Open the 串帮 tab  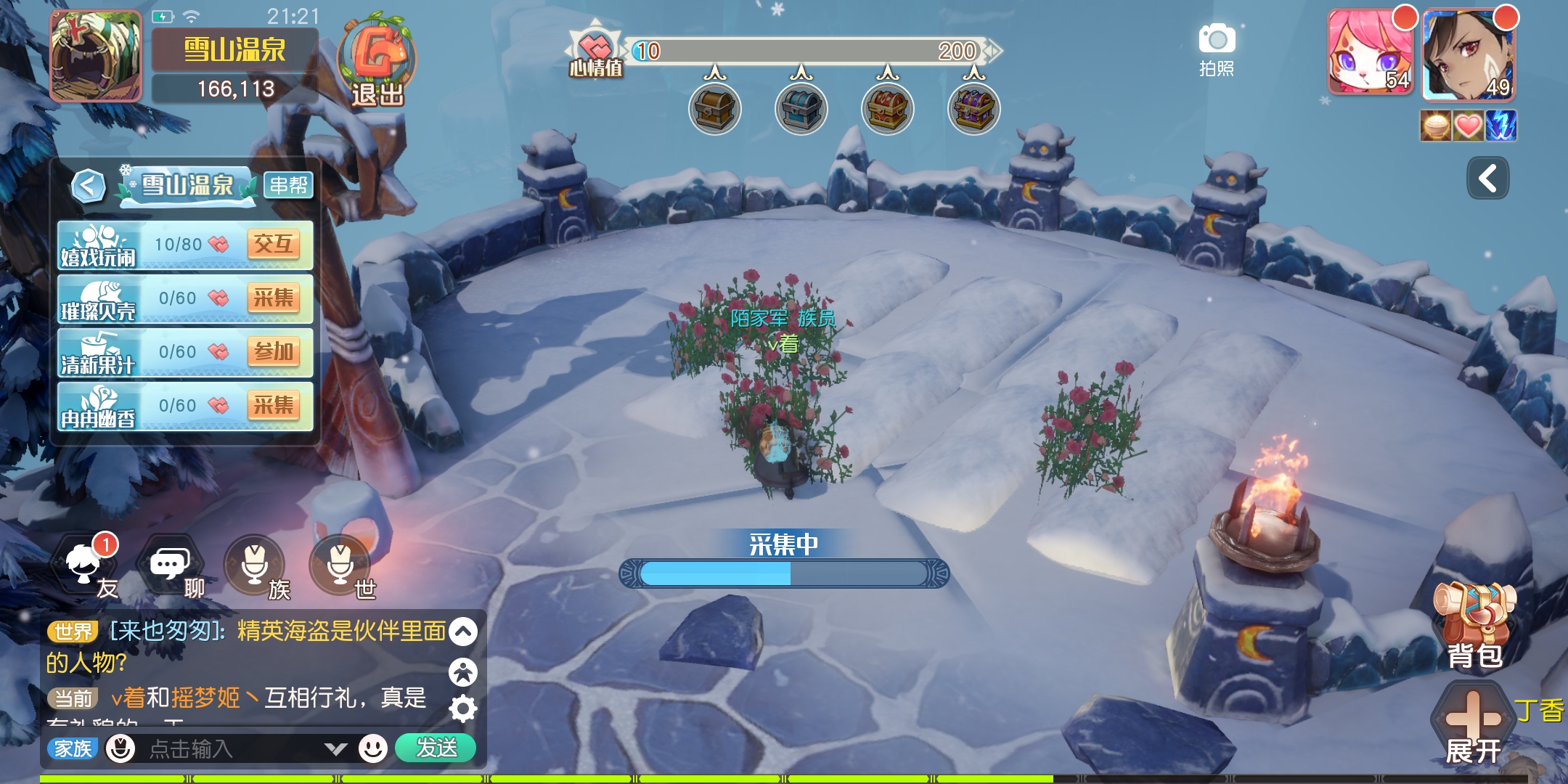[288, 185]
